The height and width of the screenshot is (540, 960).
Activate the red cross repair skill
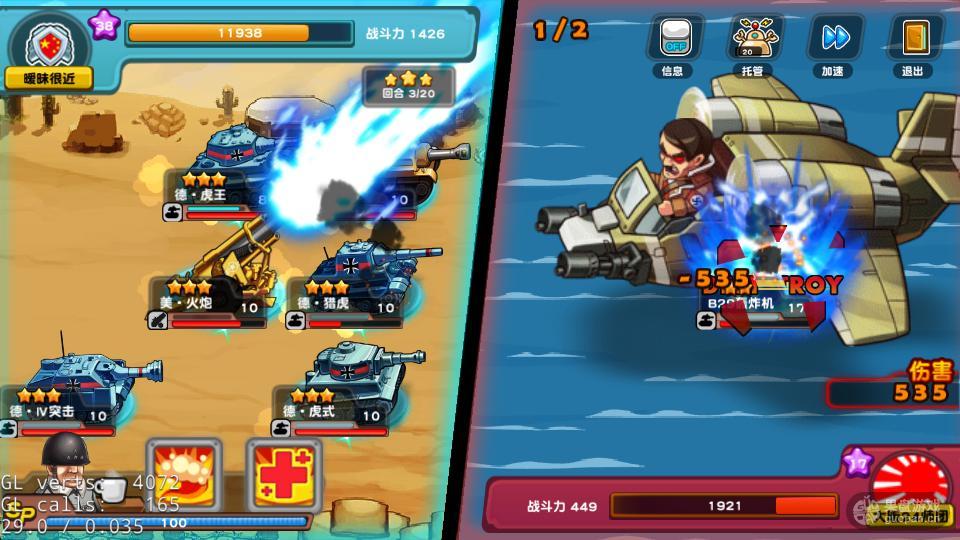tap(284, 471)
